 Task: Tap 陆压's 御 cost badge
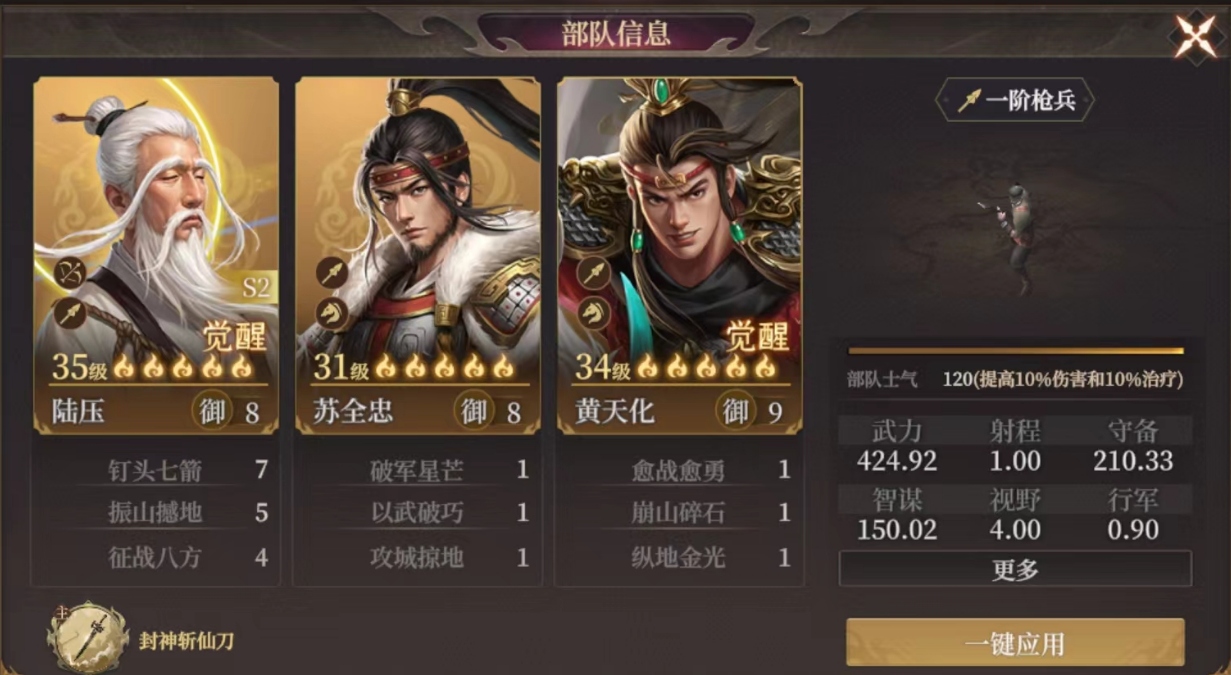click(212, 411)
